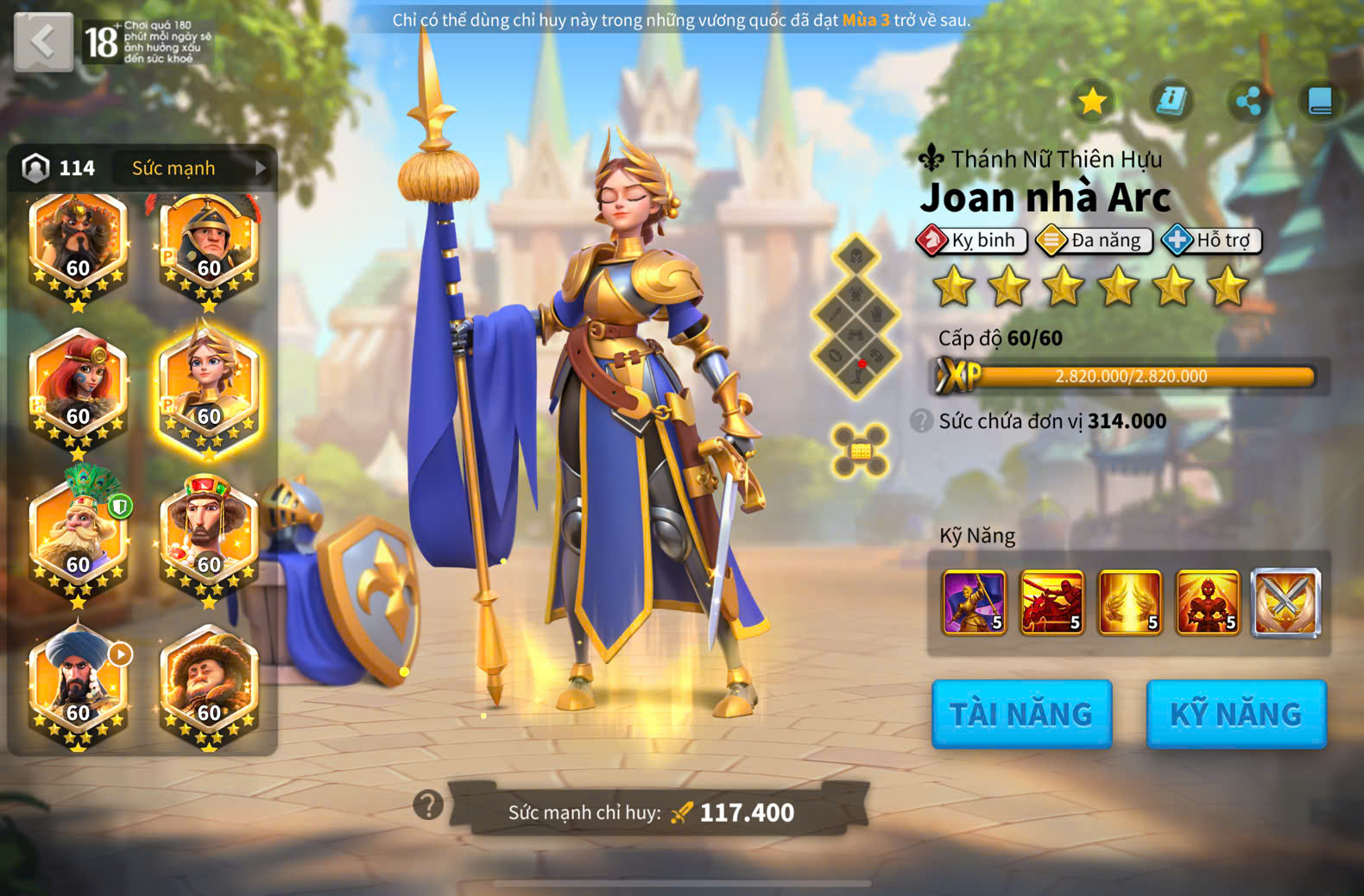This screenshot has height=896, width=1364.
Task: Open the KỸ NĂNG skills screen
Action: 1235,714
